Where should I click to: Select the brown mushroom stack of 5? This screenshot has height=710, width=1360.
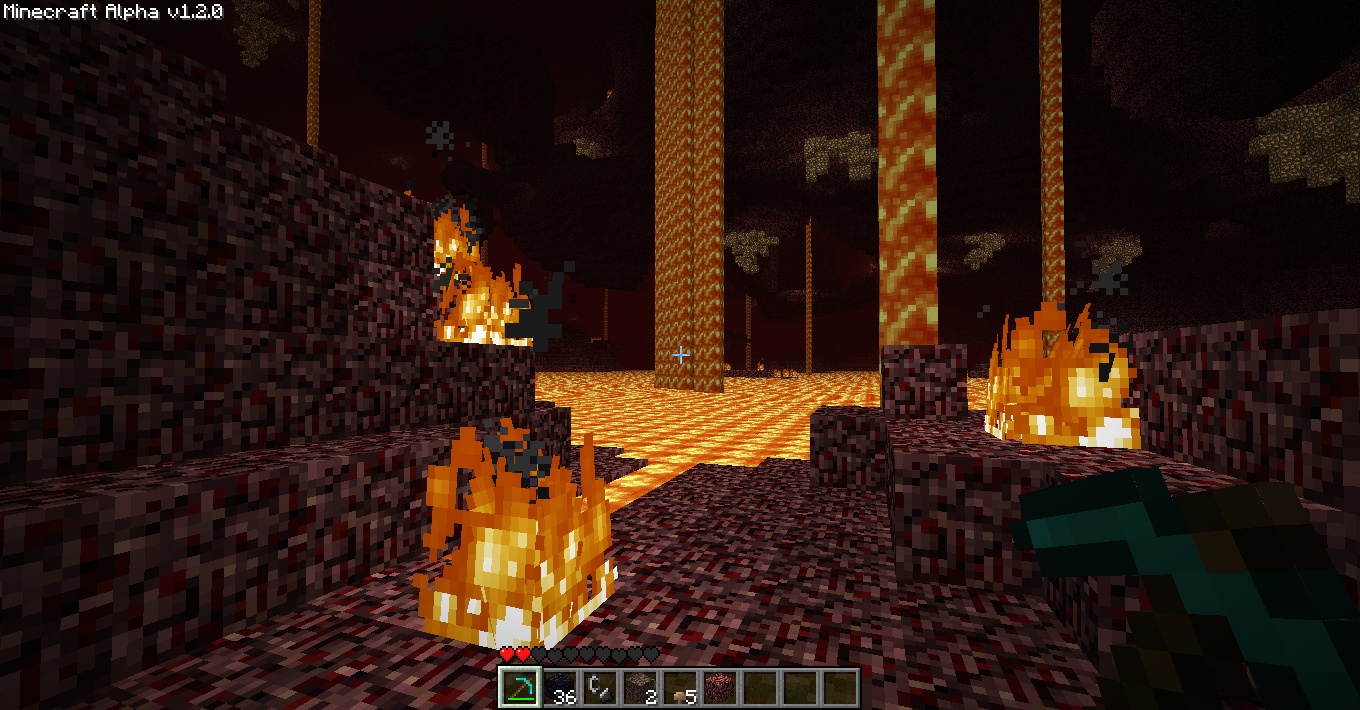[679, 688]
